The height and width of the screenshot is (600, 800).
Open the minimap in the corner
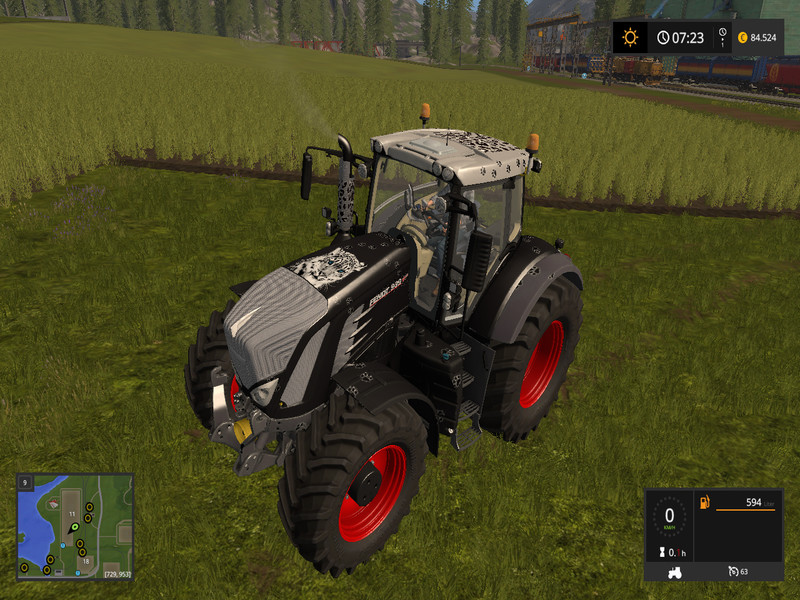click(x=75, y=526)
